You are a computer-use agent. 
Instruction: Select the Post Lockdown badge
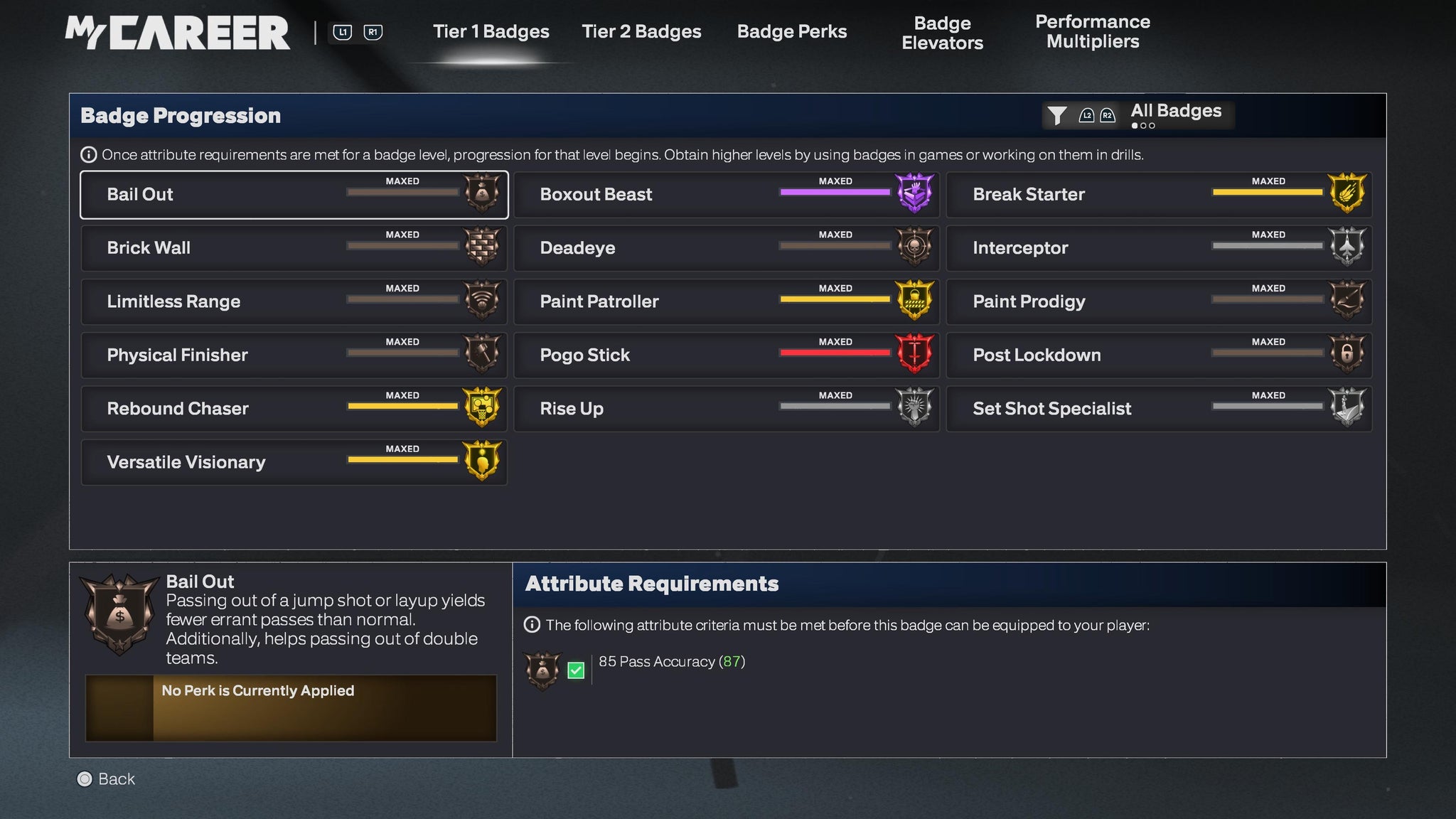click(1159, 355)
